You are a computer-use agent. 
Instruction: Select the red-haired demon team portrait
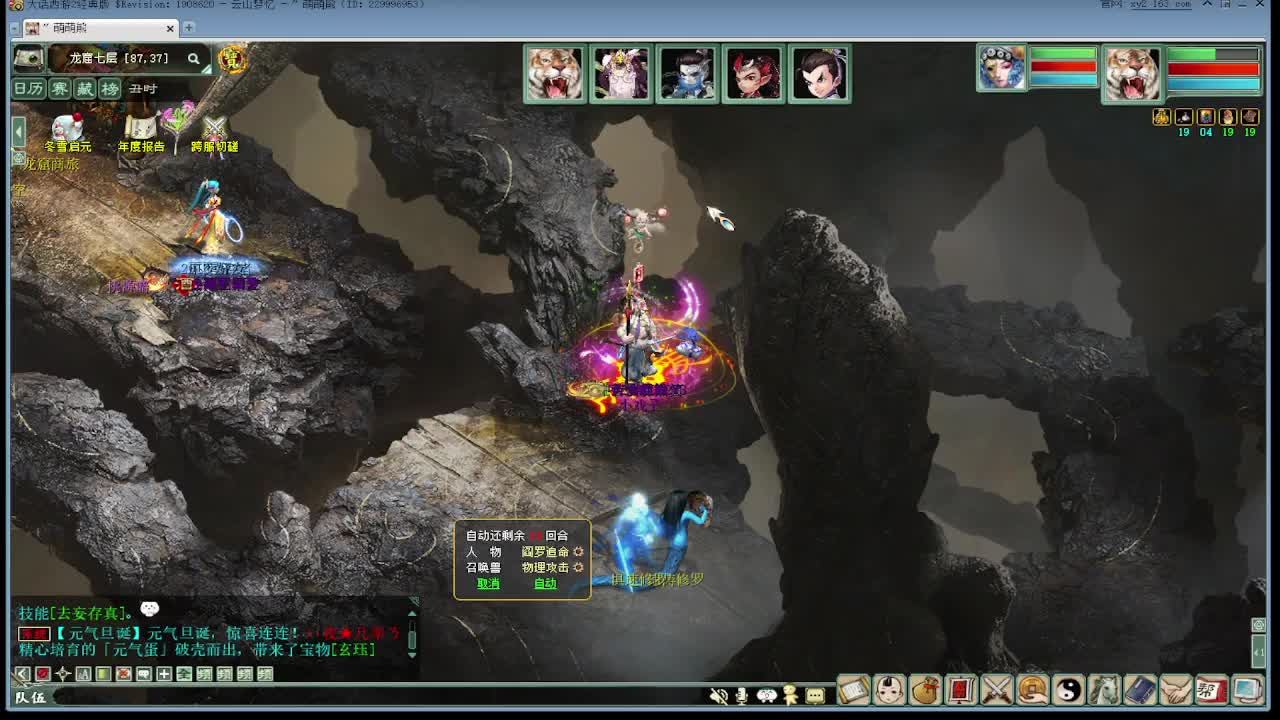pyautogui.click(x=753, y=74)
